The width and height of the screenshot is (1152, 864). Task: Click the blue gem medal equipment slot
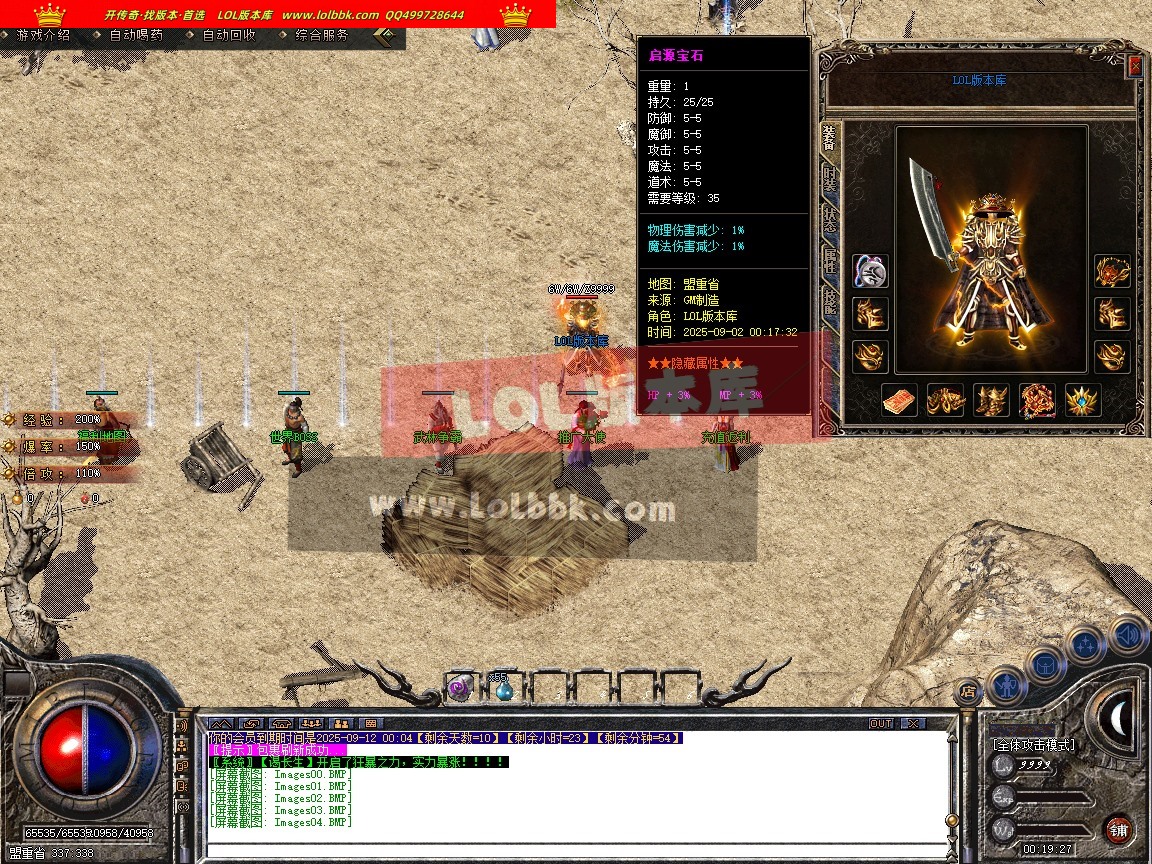pyautogui.click(x=1083, y=400)
